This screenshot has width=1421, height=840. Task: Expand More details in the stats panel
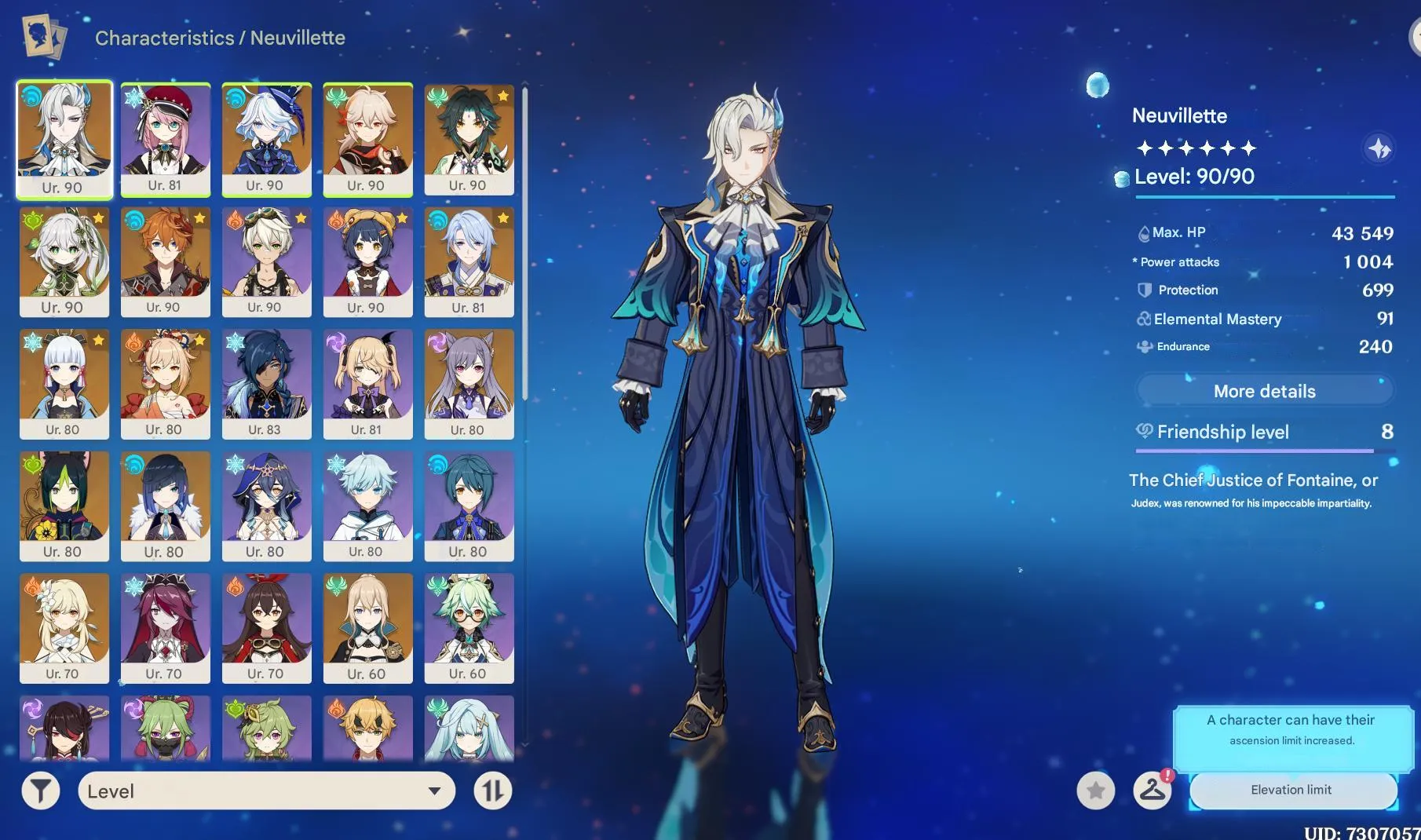click(1265, 390)
